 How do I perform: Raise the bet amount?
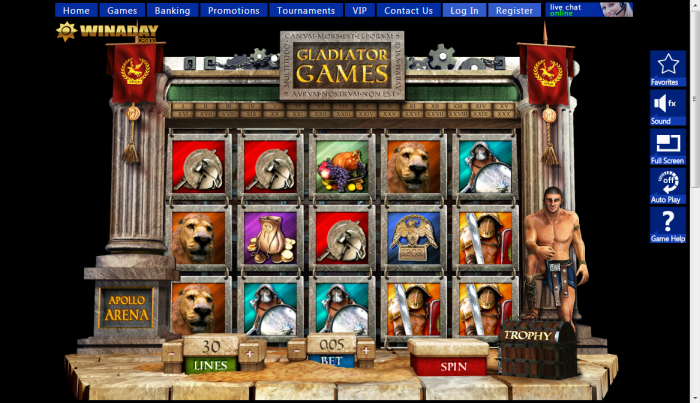pyautogui.click(x=365, y=351)
